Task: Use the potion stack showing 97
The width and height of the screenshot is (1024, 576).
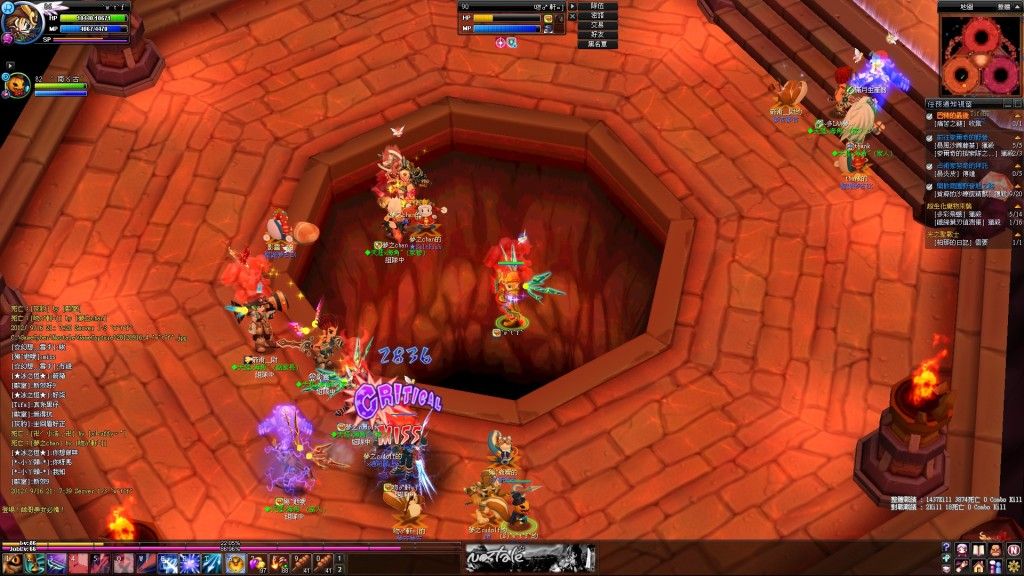Action: click(257, 563)
